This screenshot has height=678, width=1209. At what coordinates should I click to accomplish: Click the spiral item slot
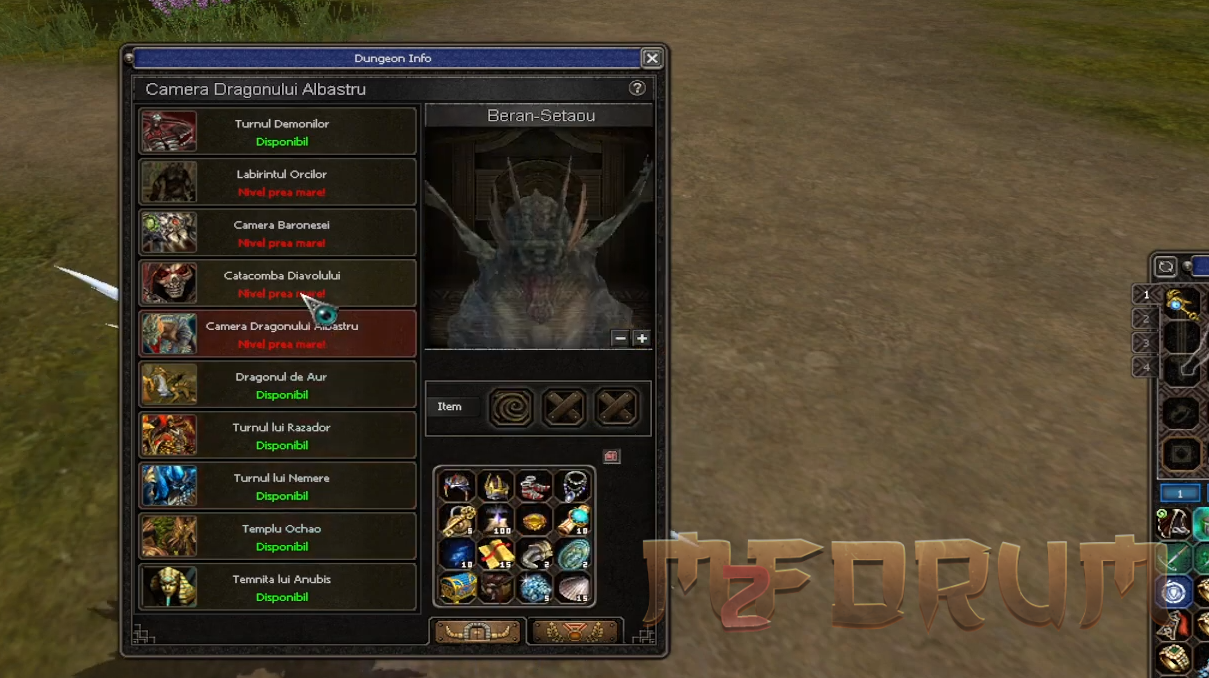point(511,408)
